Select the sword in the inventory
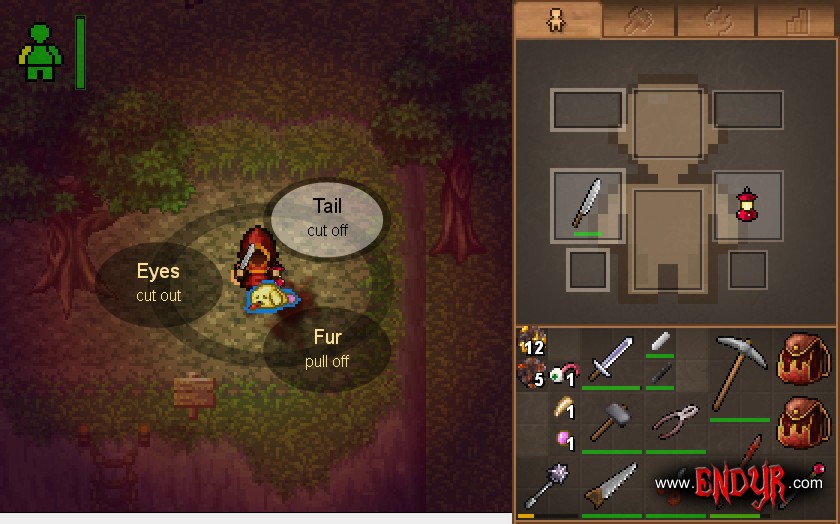The image size is (840, 524). pos(609,358)
